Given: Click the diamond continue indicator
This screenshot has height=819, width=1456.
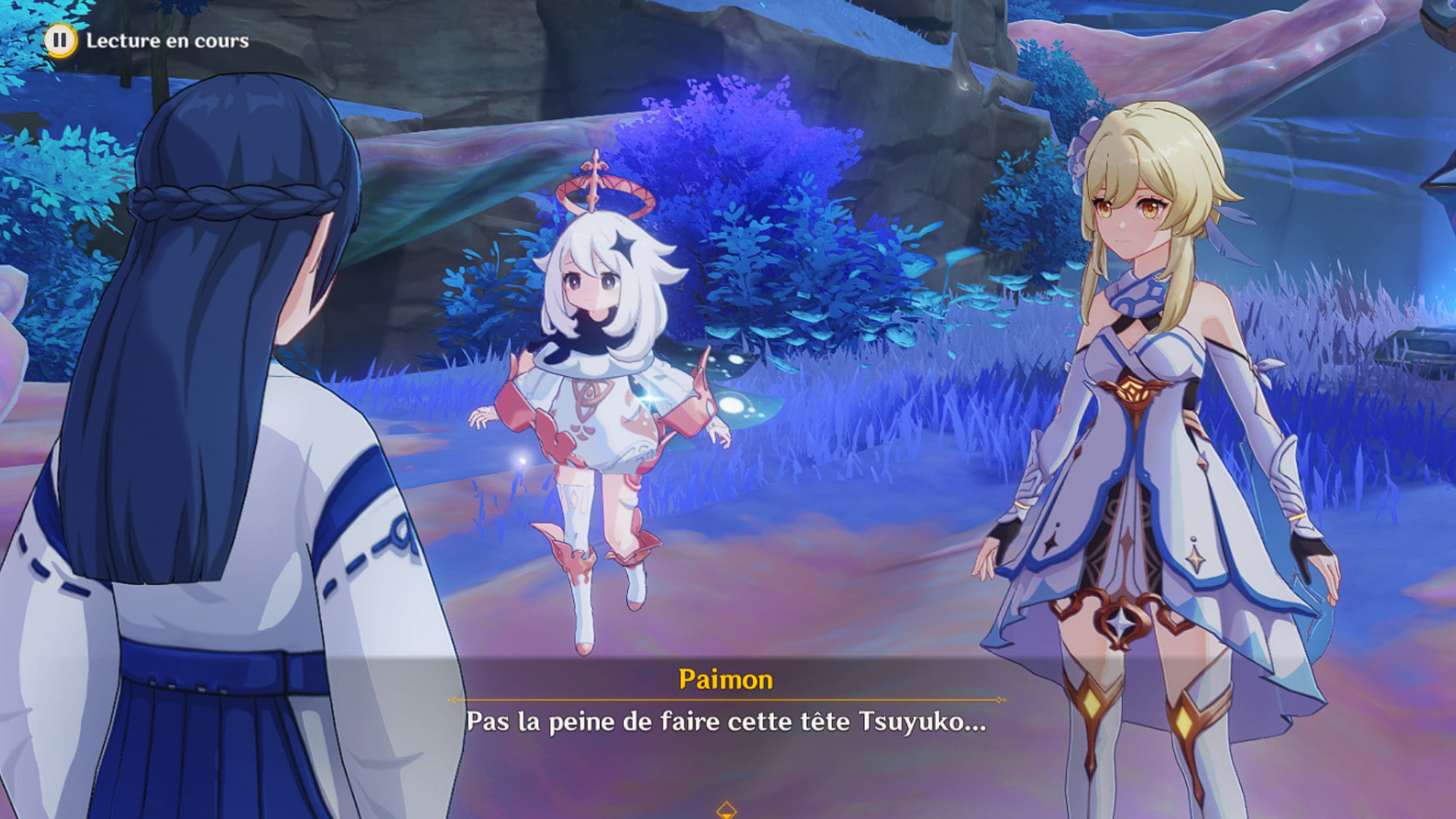Looking at the screenshot, I should point(726,808).
